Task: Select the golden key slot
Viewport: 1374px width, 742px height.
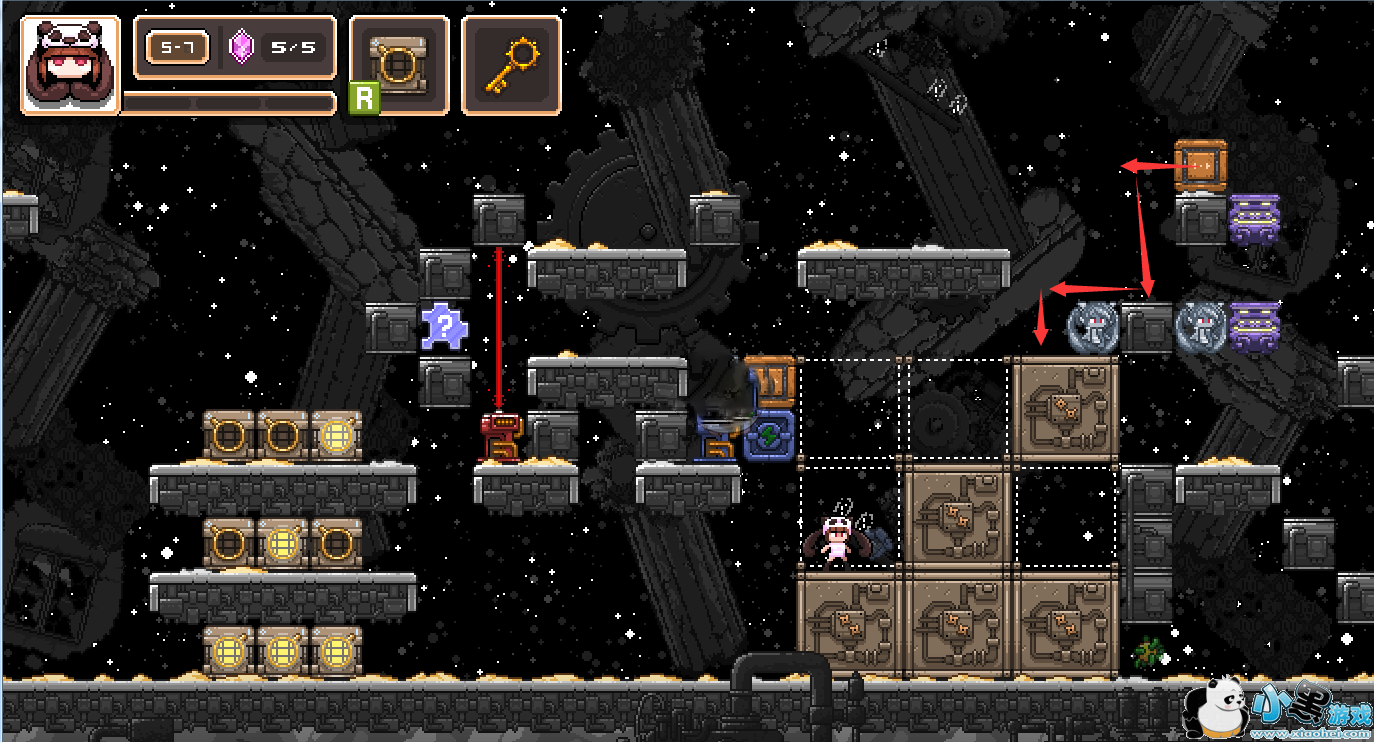Action: coord(511,65)
